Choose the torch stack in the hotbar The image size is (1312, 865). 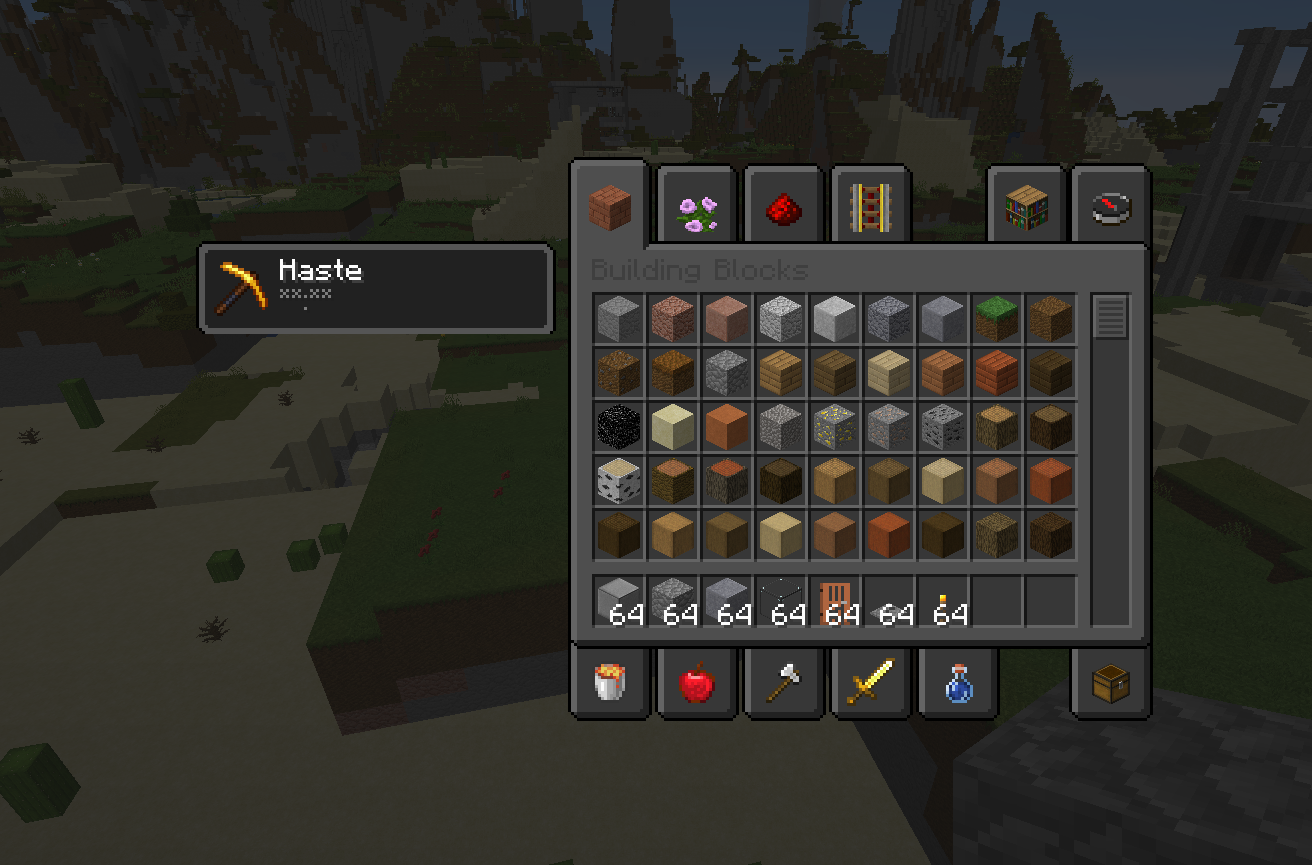(942, 602)
